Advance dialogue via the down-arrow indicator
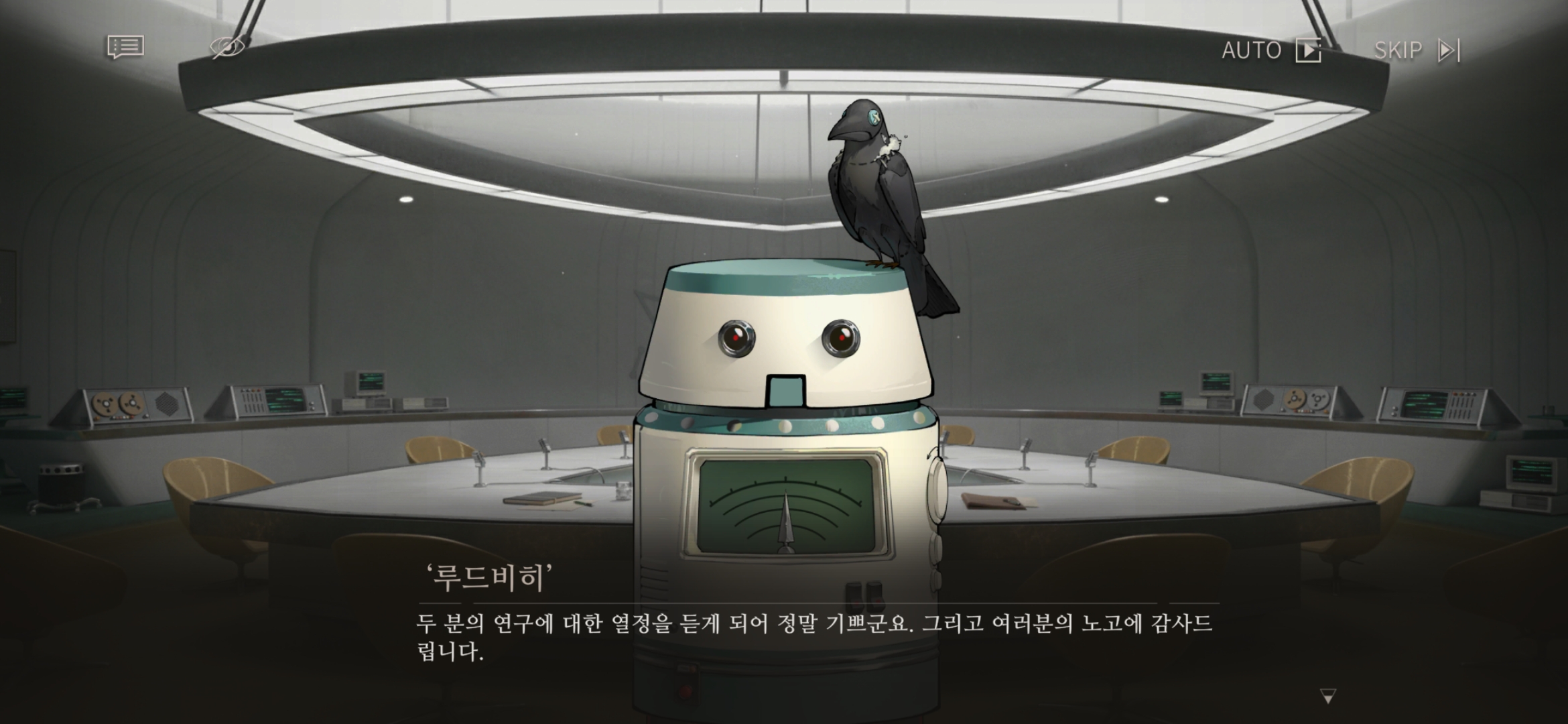 [1327, 697]
